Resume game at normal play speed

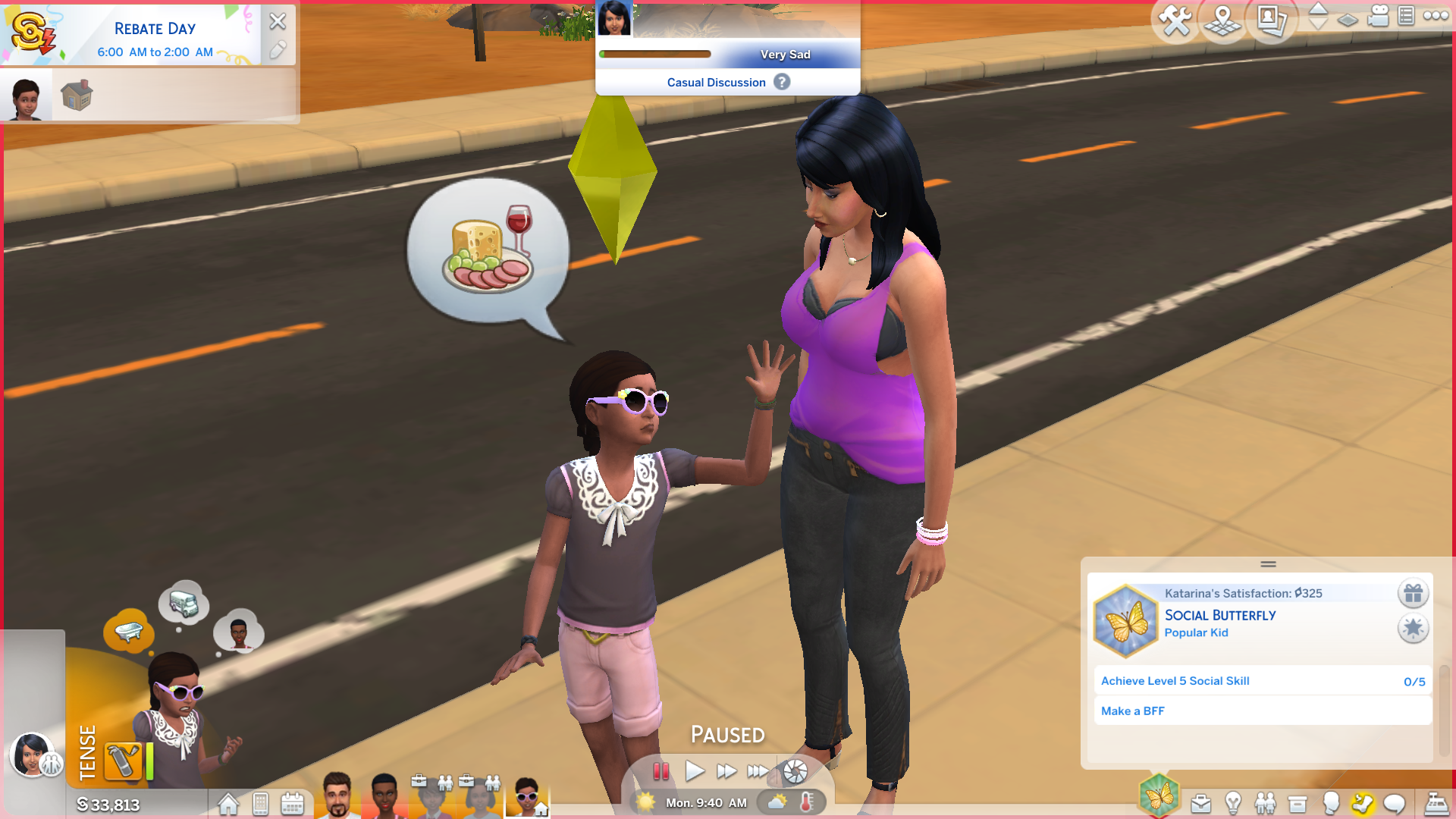(694, 771)
